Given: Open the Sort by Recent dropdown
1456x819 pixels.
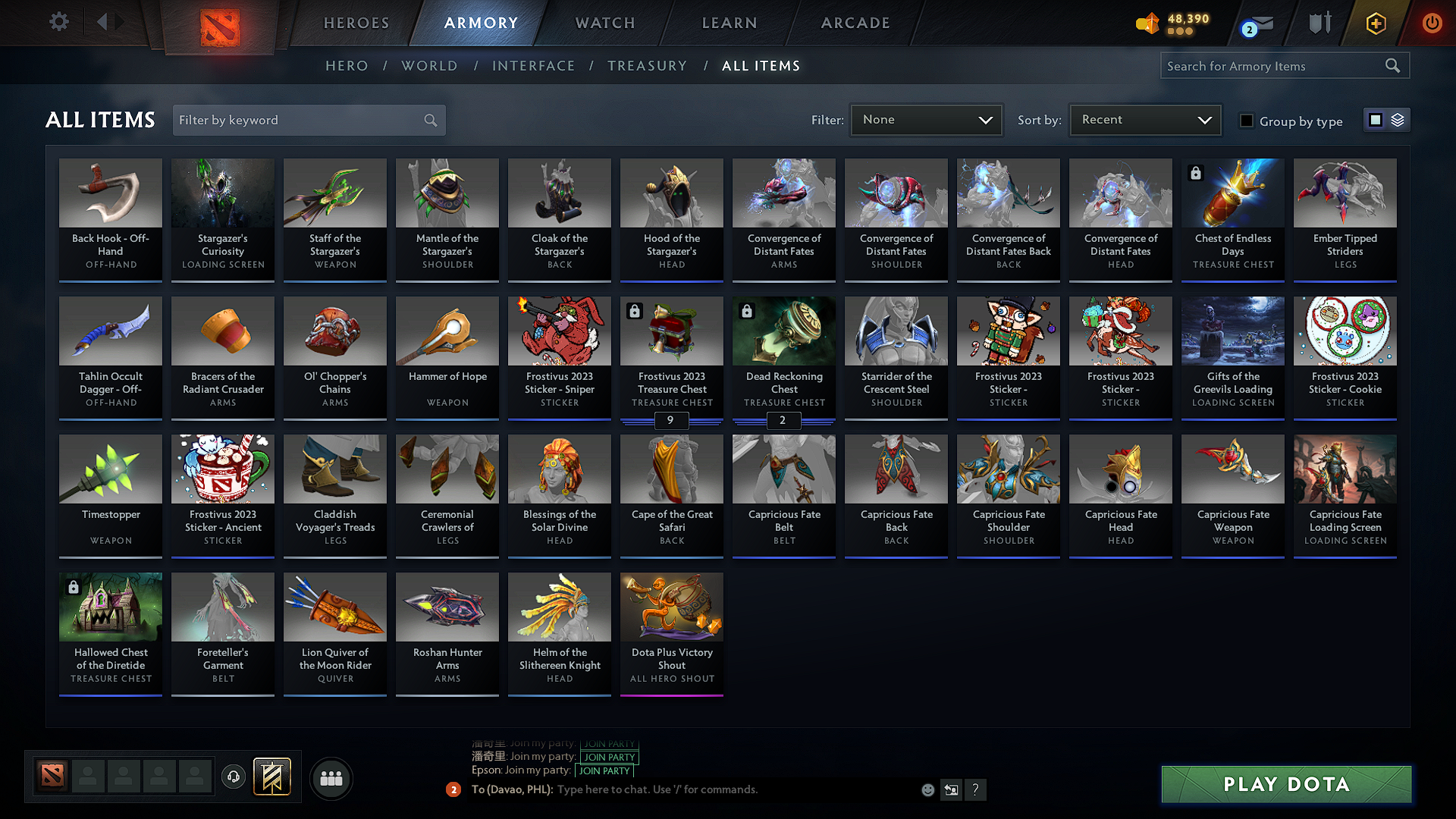Looking at the screenshot, I should (1144, 119).
